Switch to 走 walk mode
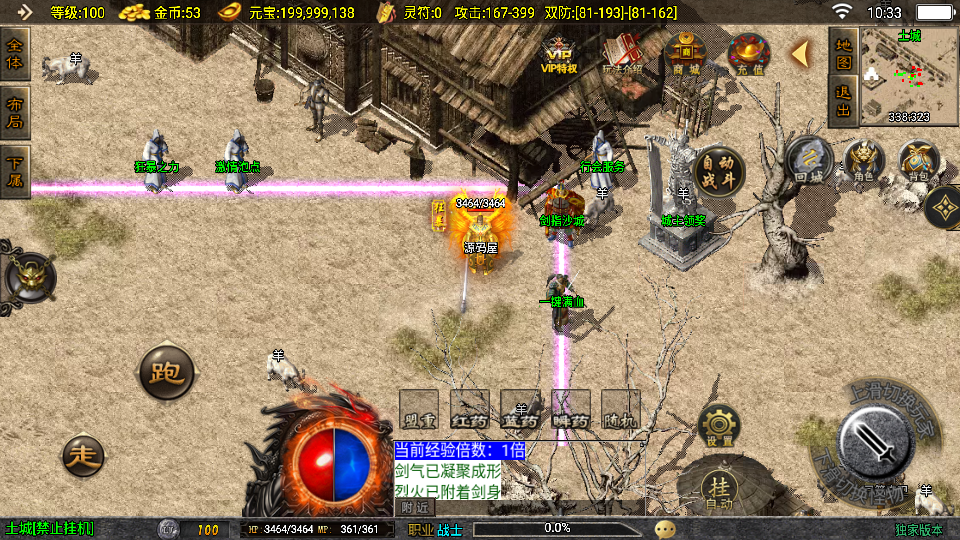This screenshot has width=960, height=540. pos(84,456)
